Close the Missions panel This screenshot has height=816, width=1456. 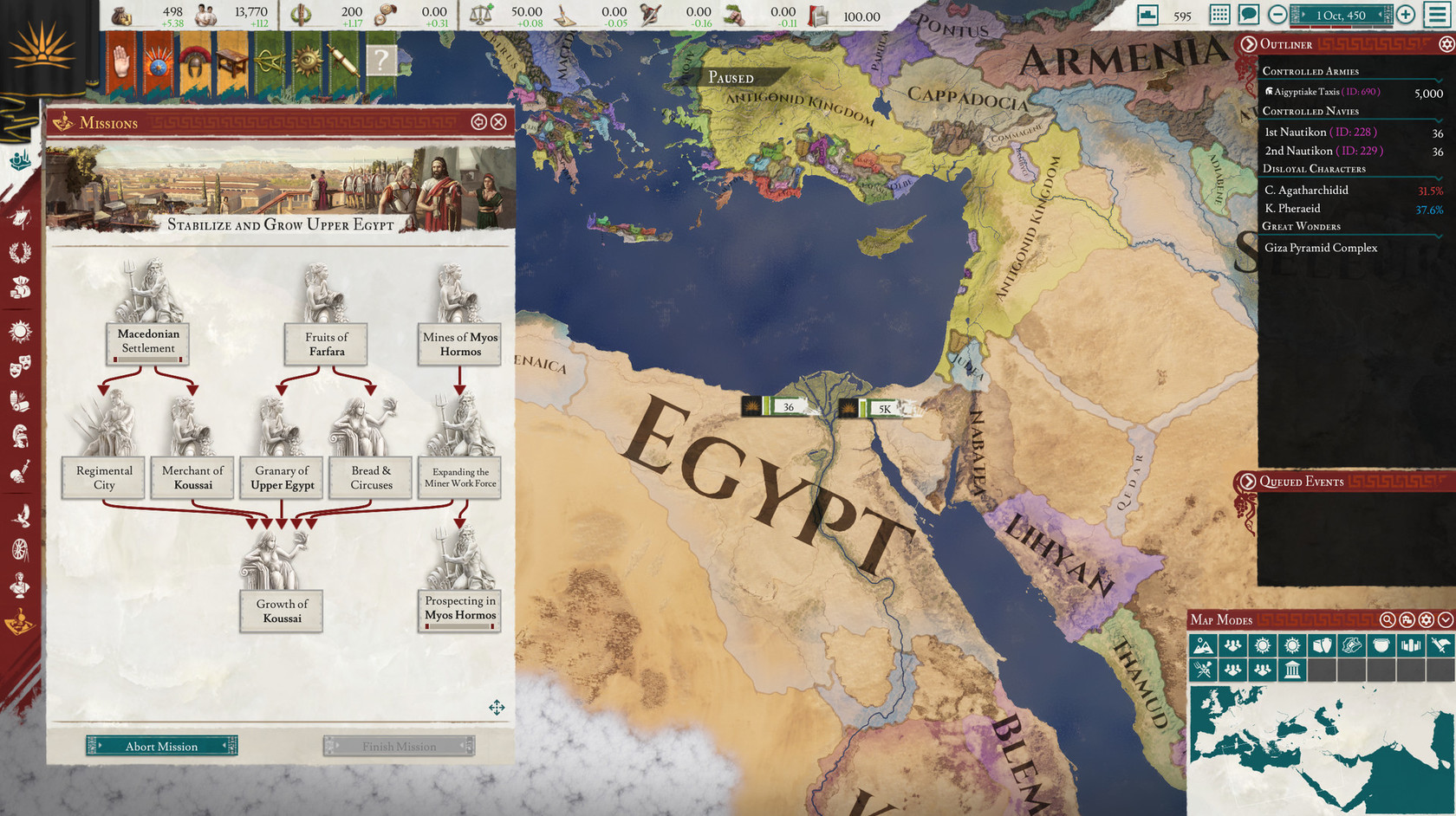pos(499,122)
